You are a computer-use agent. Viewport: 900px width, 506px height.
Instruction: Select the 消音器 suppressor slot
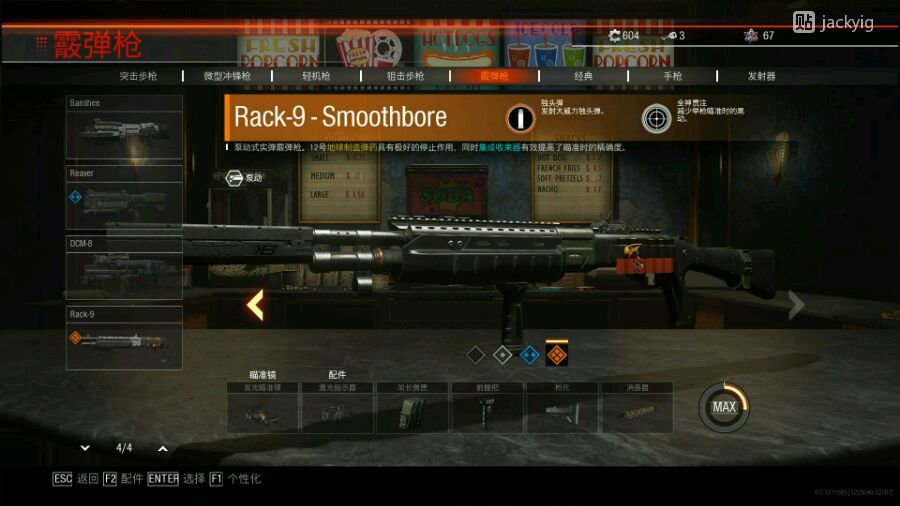pyautogui.click(x=636, y=408)
